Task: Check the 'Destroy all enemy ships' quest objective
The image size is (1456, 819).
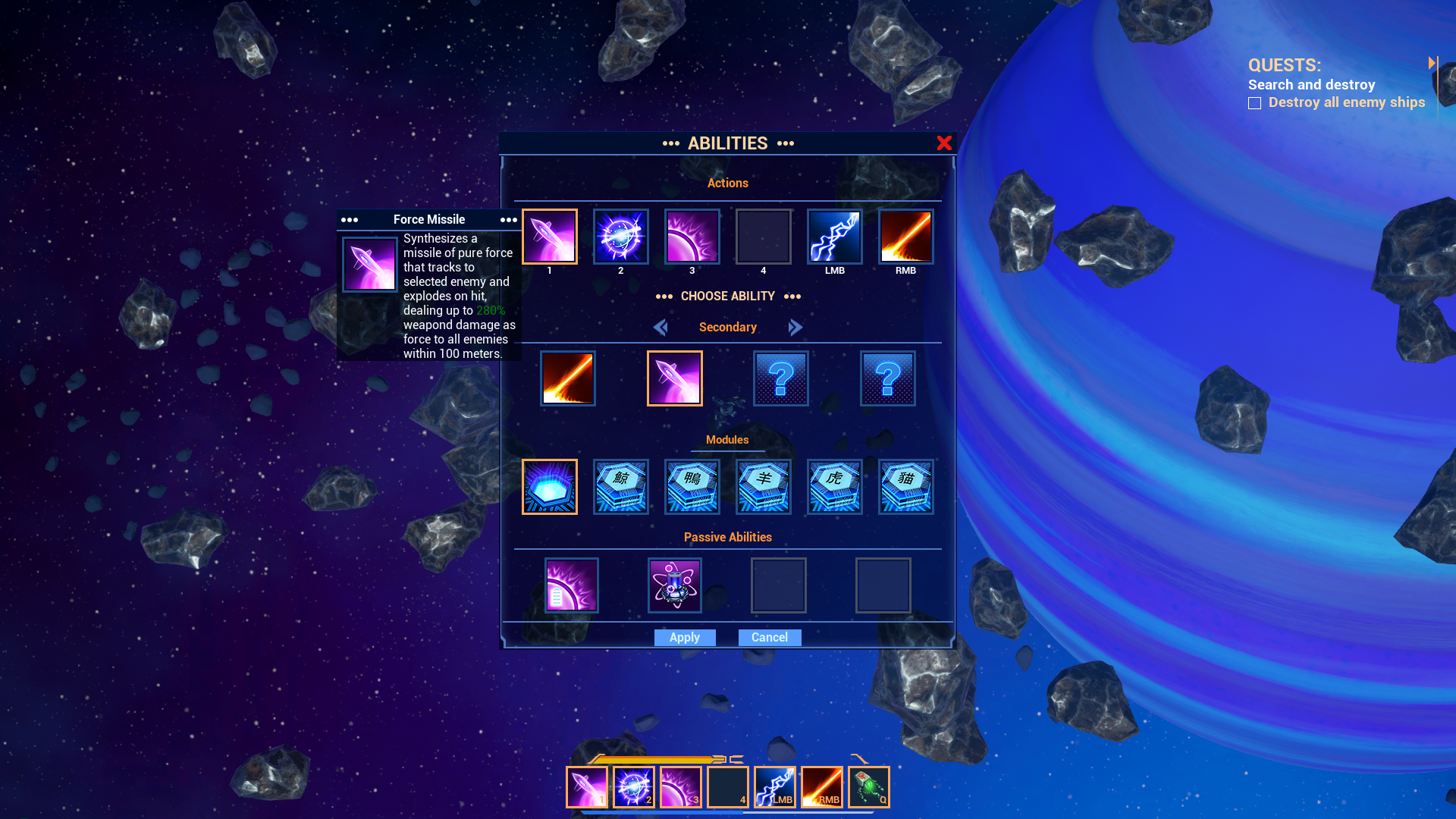Action: click(1254, 102)
